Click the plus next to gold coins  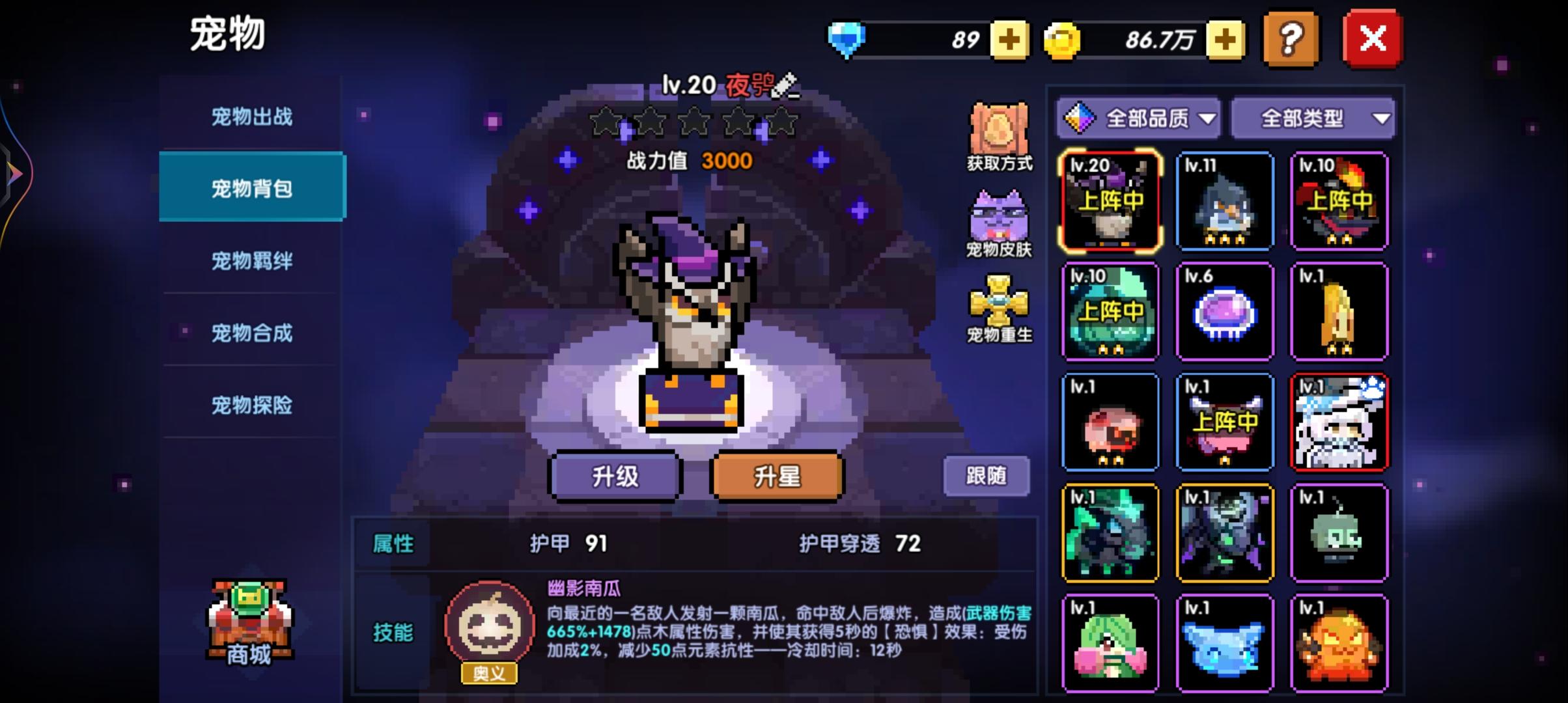[1224, 40]
